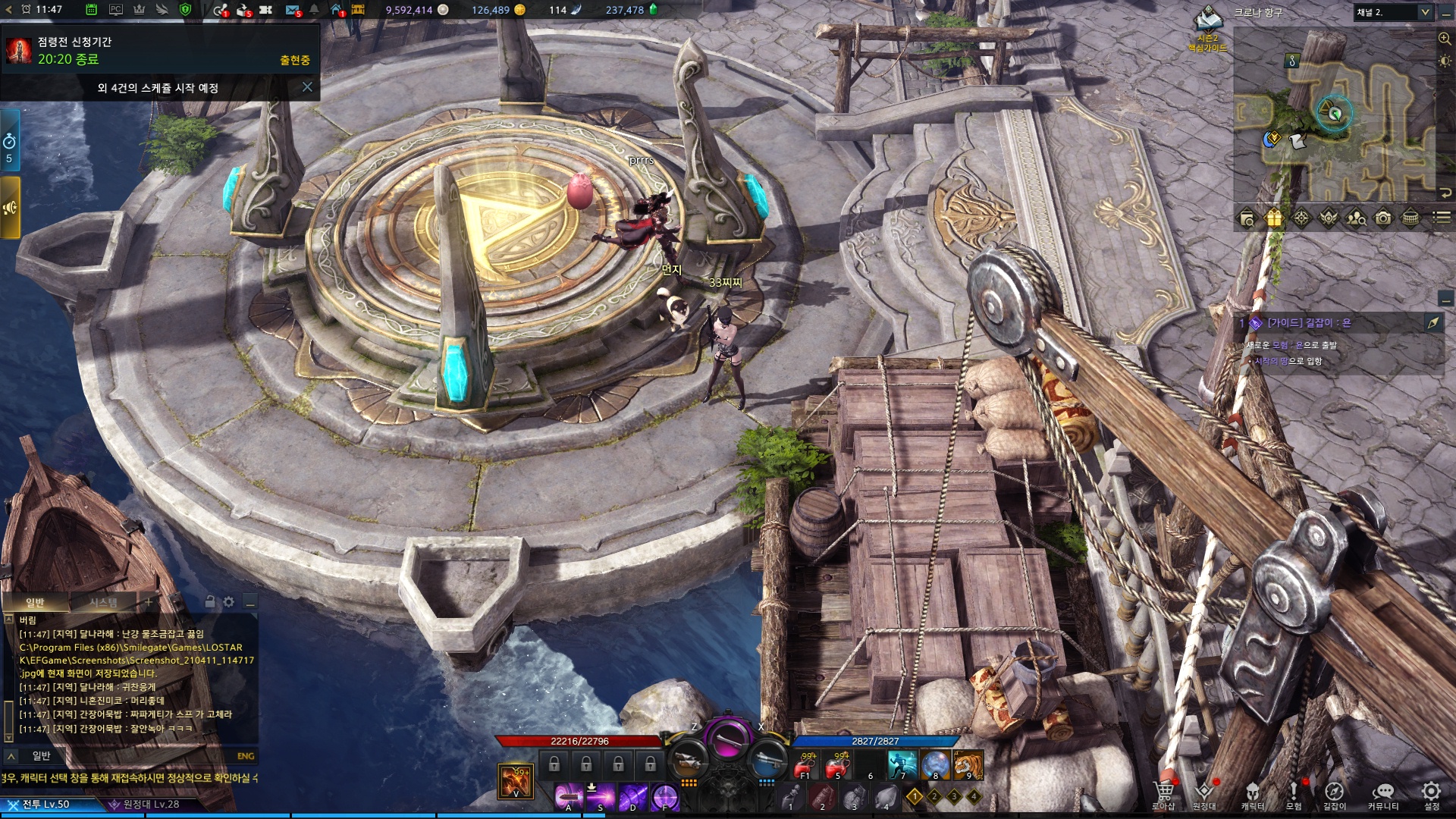The width and height of the screenshot is (1456, 819).
Task: Activate the purple bullet skill on A
Action: coord(568,797)
